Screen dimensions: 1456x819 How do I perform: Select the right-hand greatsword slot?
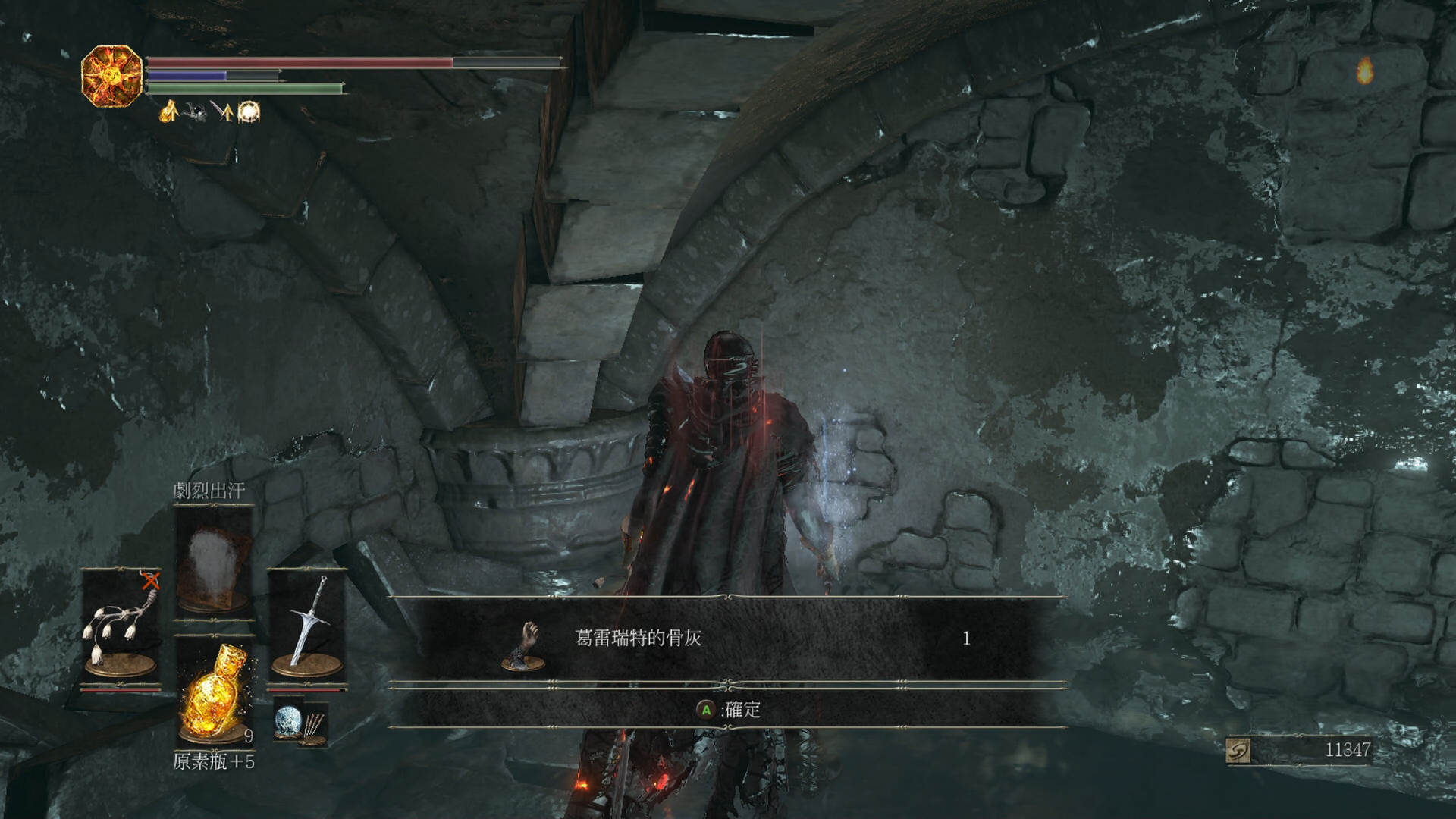point(307,626)
